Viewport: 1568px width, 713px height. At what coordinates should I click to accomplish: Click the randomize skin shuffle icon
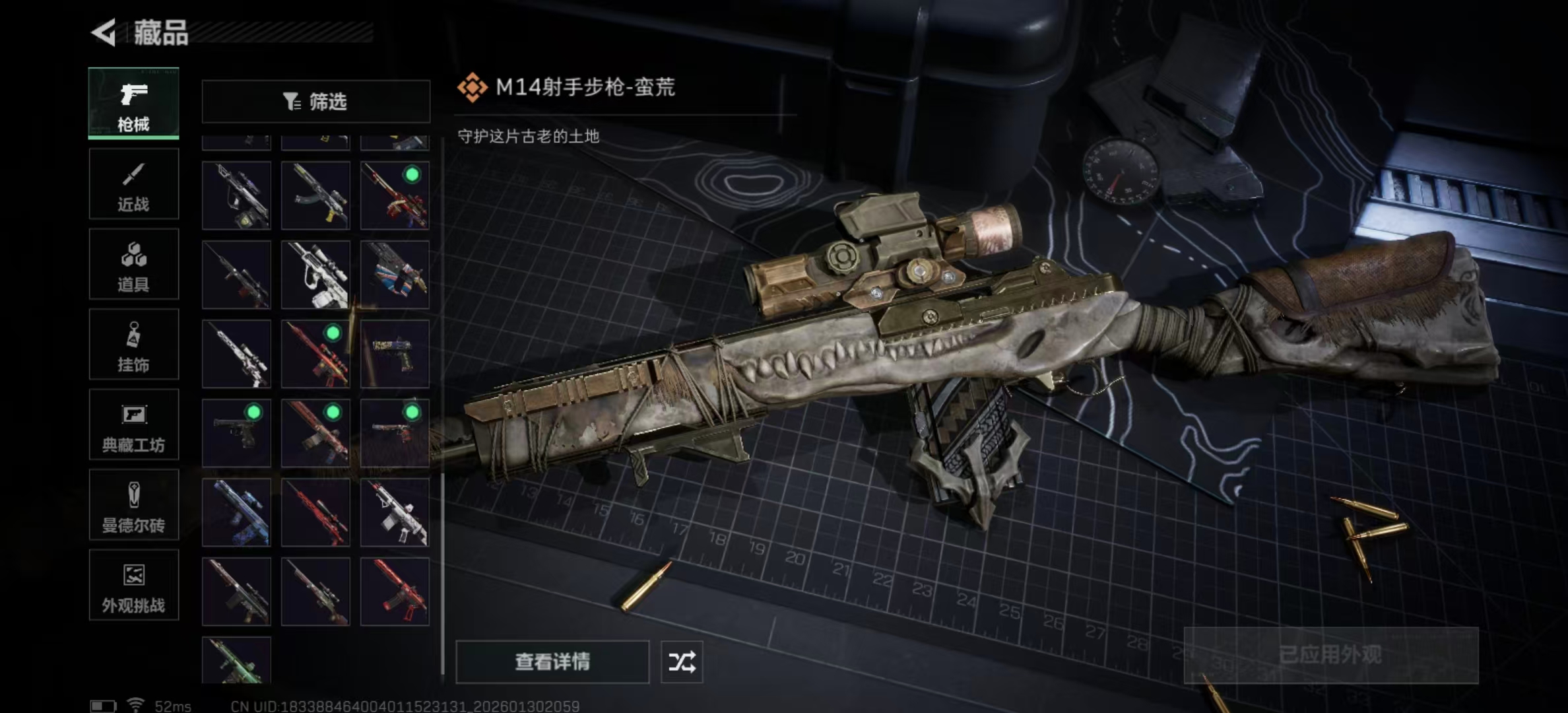tap(681, 661)
